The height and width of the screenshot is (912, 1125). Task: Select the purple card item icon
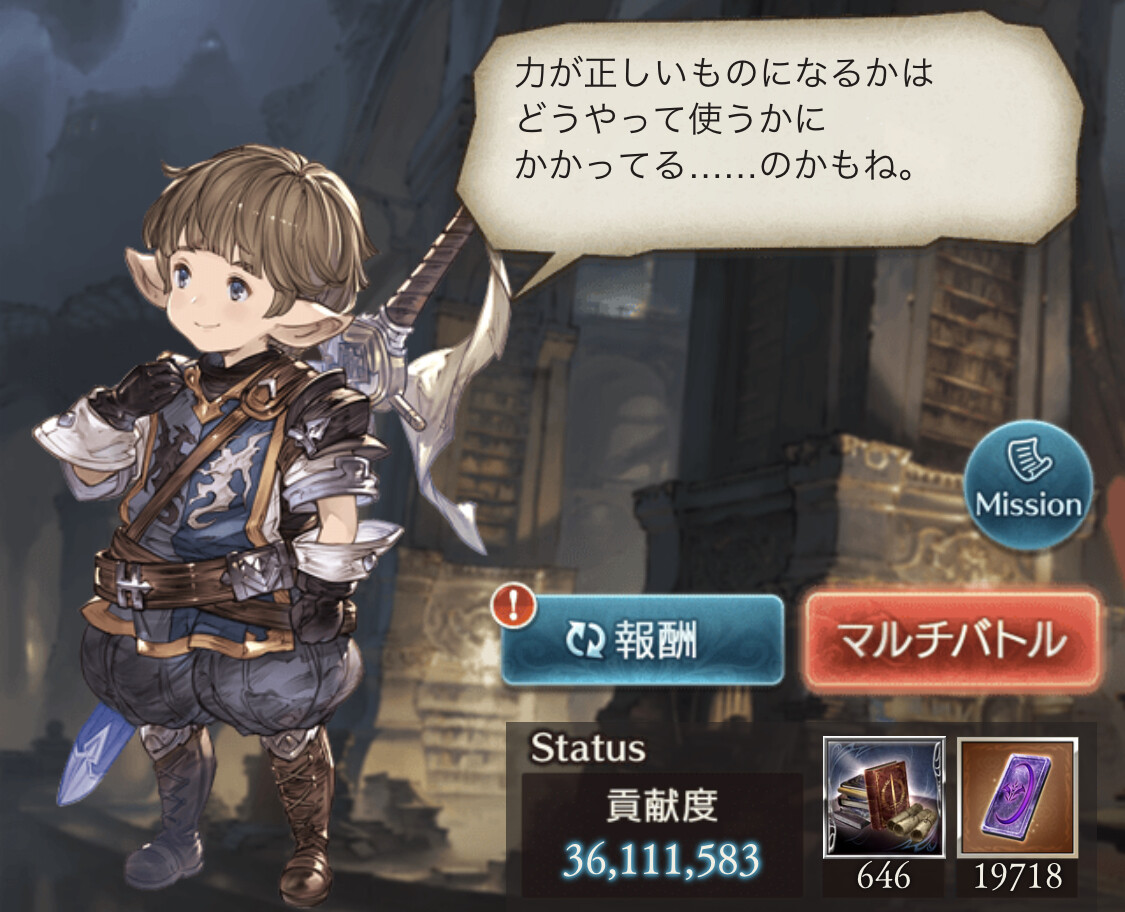point(1017,796)
